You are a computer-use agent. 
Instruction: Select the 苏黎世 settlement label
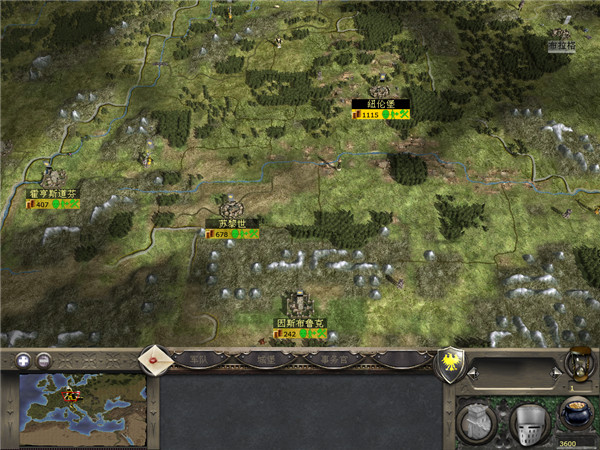(x=232, y=223)
